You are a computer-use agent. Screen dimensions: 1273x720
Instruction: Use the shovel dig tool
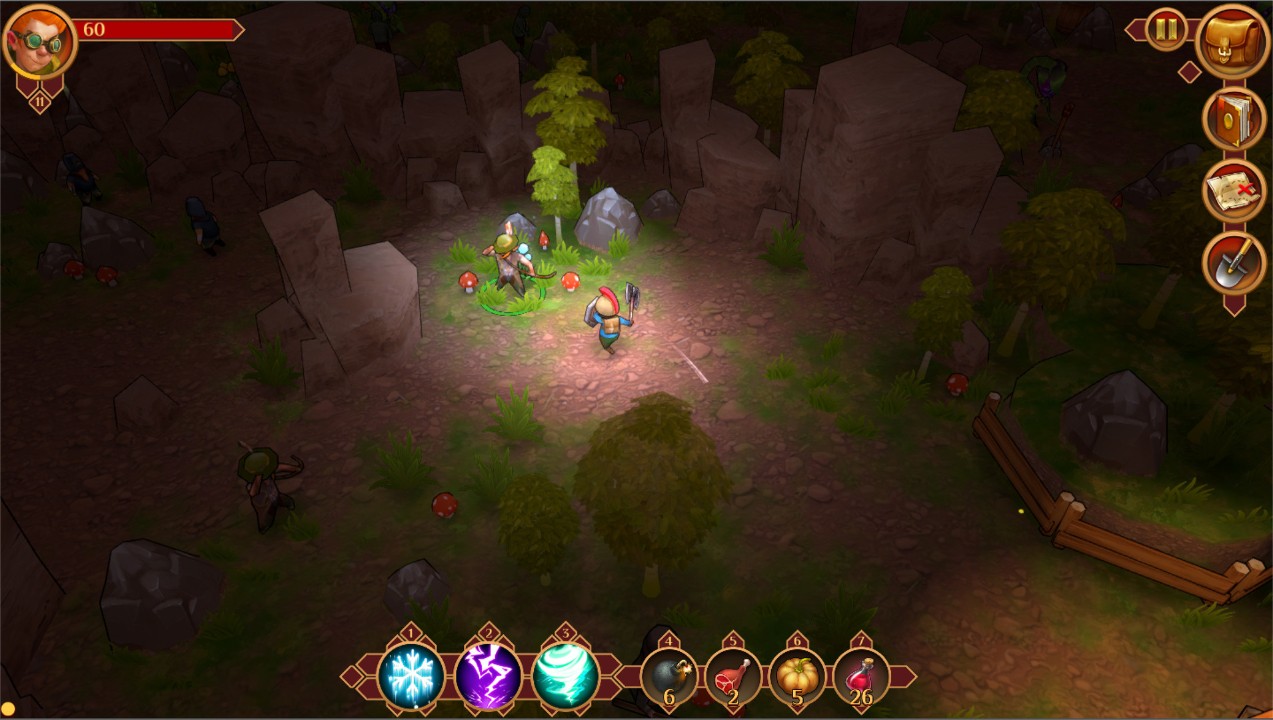point(1233,262)
